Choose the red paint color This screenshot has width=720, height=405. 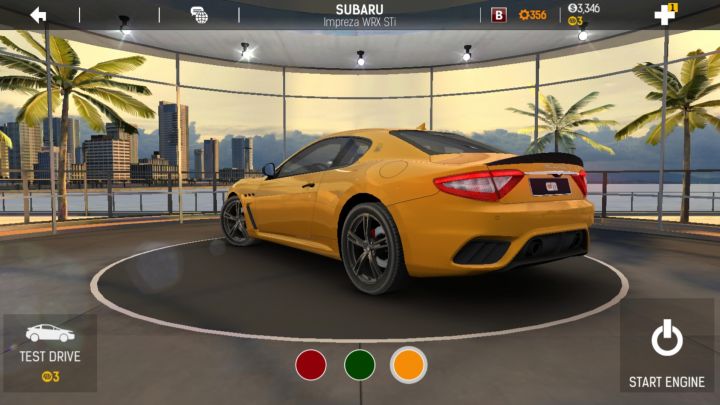tap(311, 365)
